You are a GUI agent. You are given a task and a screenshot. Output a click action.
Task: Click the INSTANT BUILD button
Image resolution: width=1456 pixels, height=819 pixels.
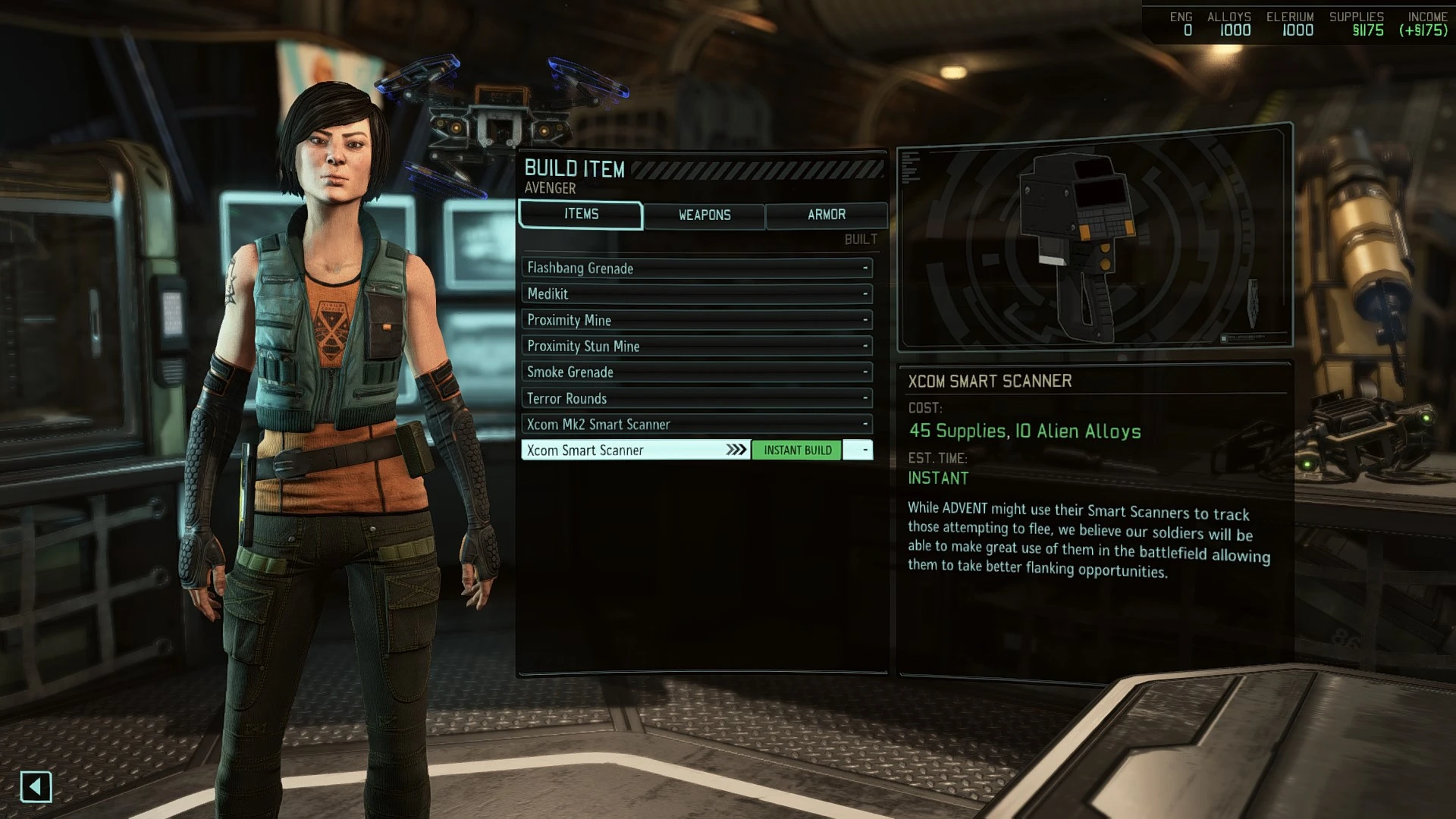(796, 450)
